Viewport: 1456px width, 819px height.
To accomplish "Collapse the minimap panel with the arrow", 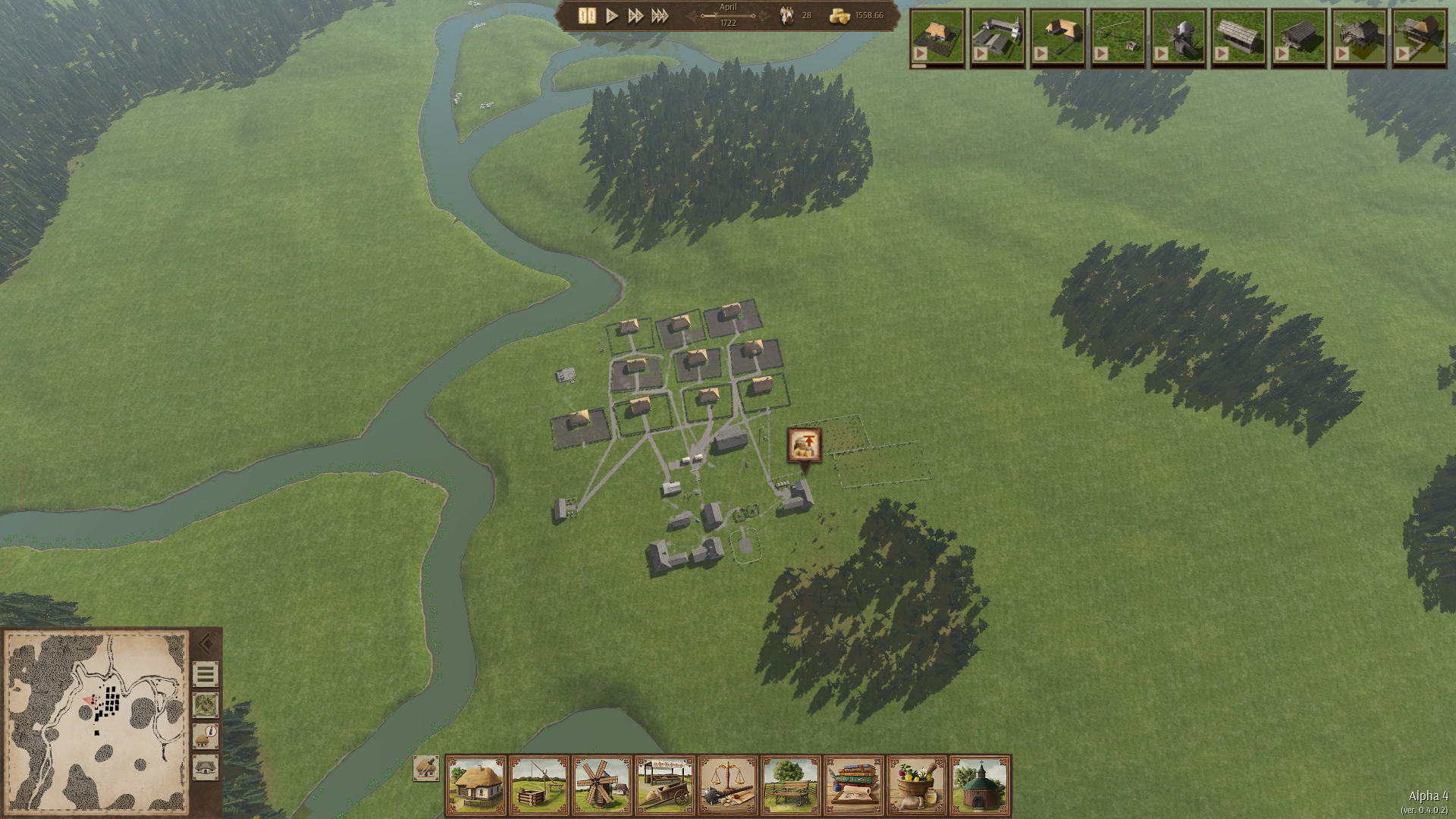I will [205, 644].
